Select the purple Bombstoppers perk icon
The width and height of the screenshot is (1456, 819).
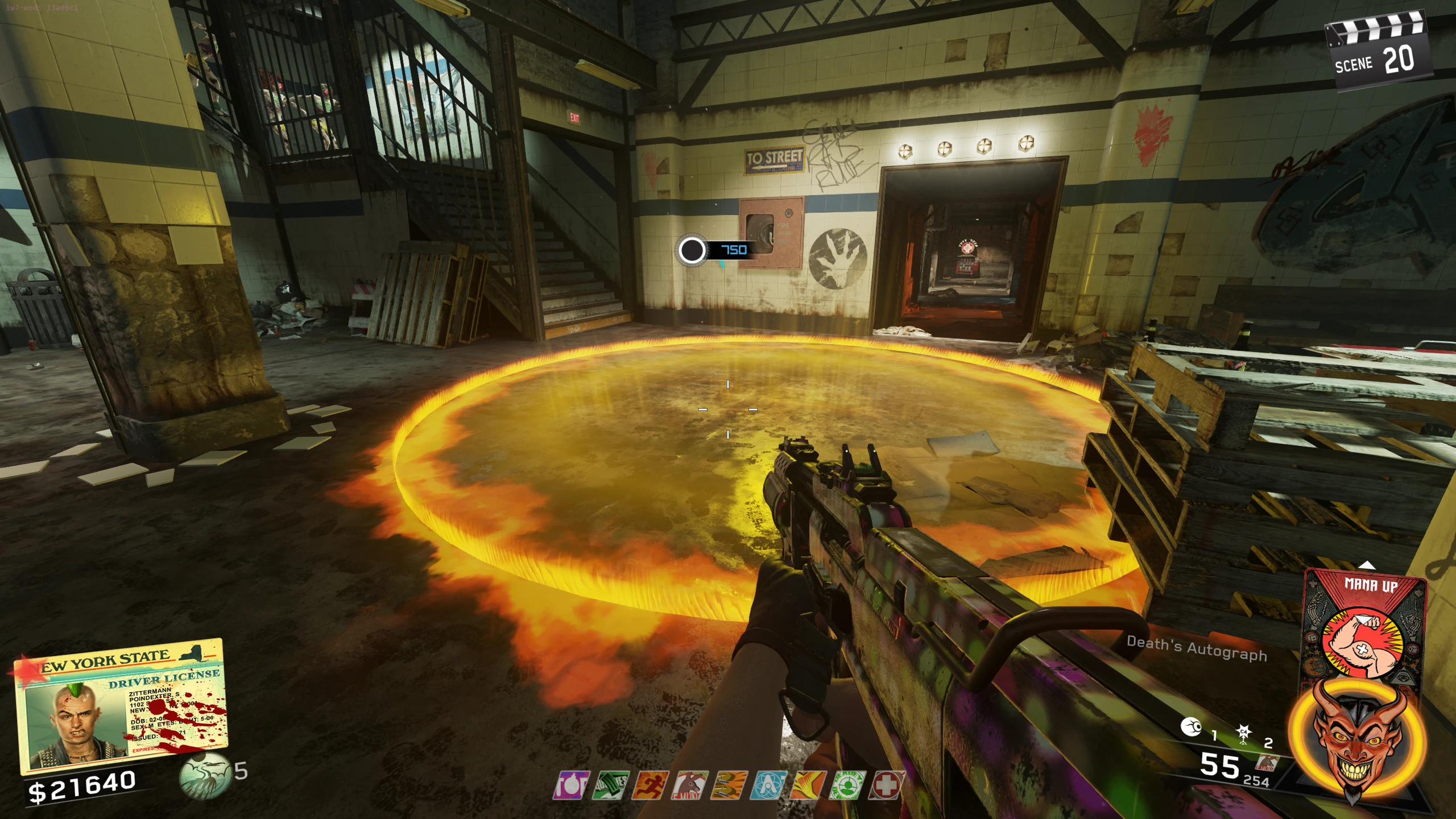[x=570, y=785]
